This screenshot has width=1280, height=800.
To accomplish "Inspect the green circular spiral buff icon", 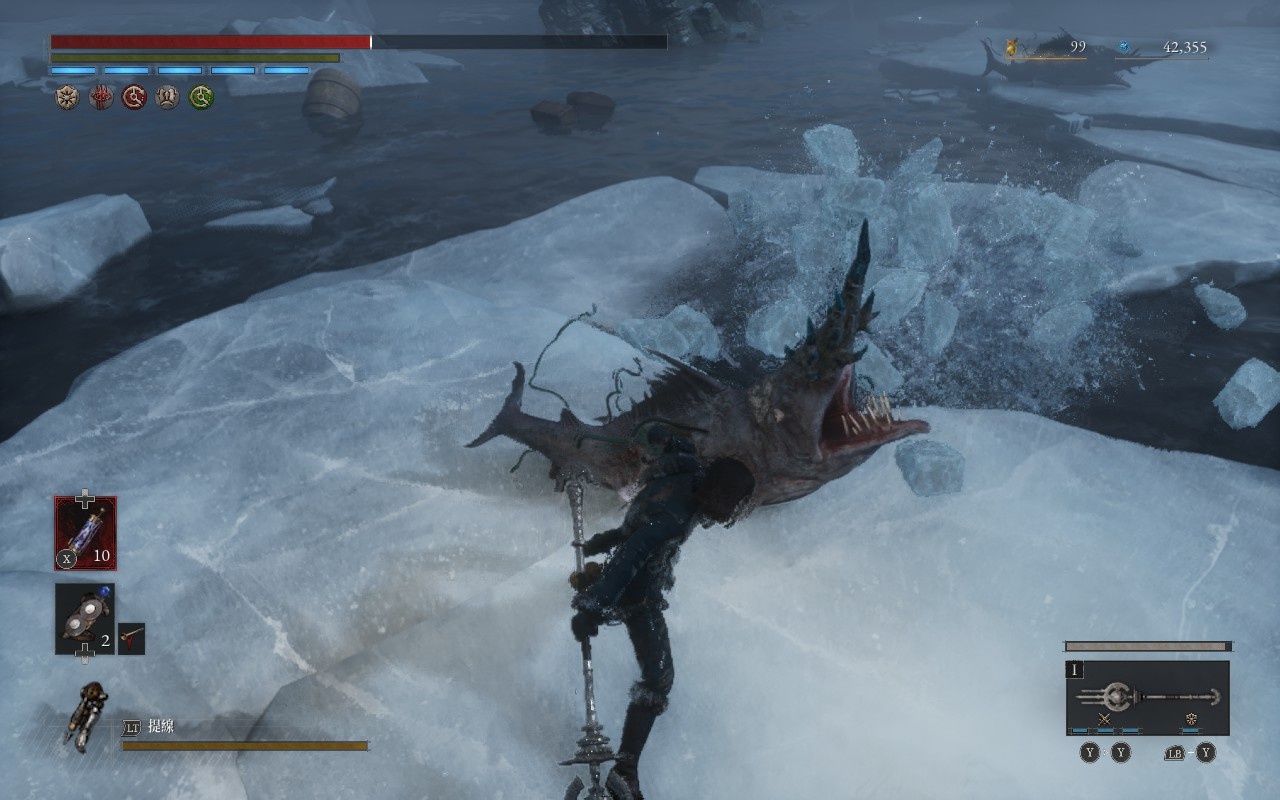I will coord(201,97).
